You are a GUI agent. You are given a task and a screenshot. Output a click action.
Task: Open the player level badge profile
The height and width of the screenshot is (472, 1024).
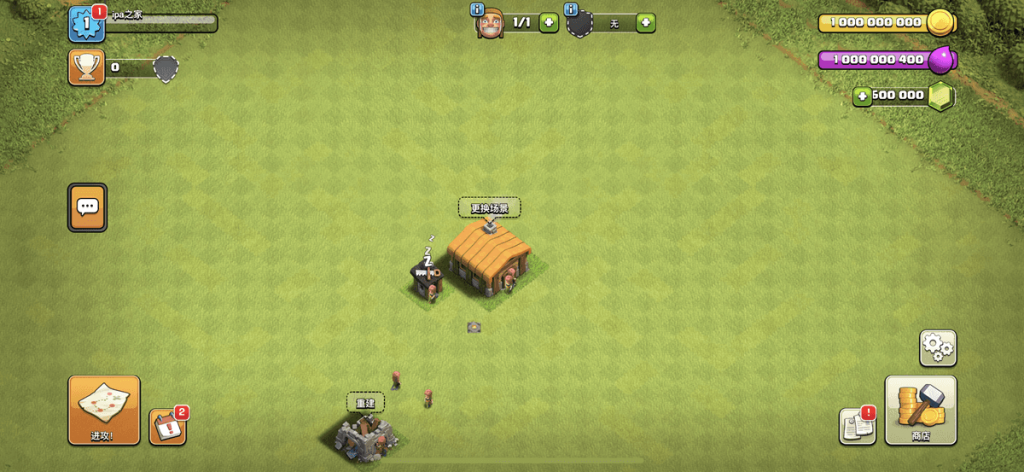[87, 23]
